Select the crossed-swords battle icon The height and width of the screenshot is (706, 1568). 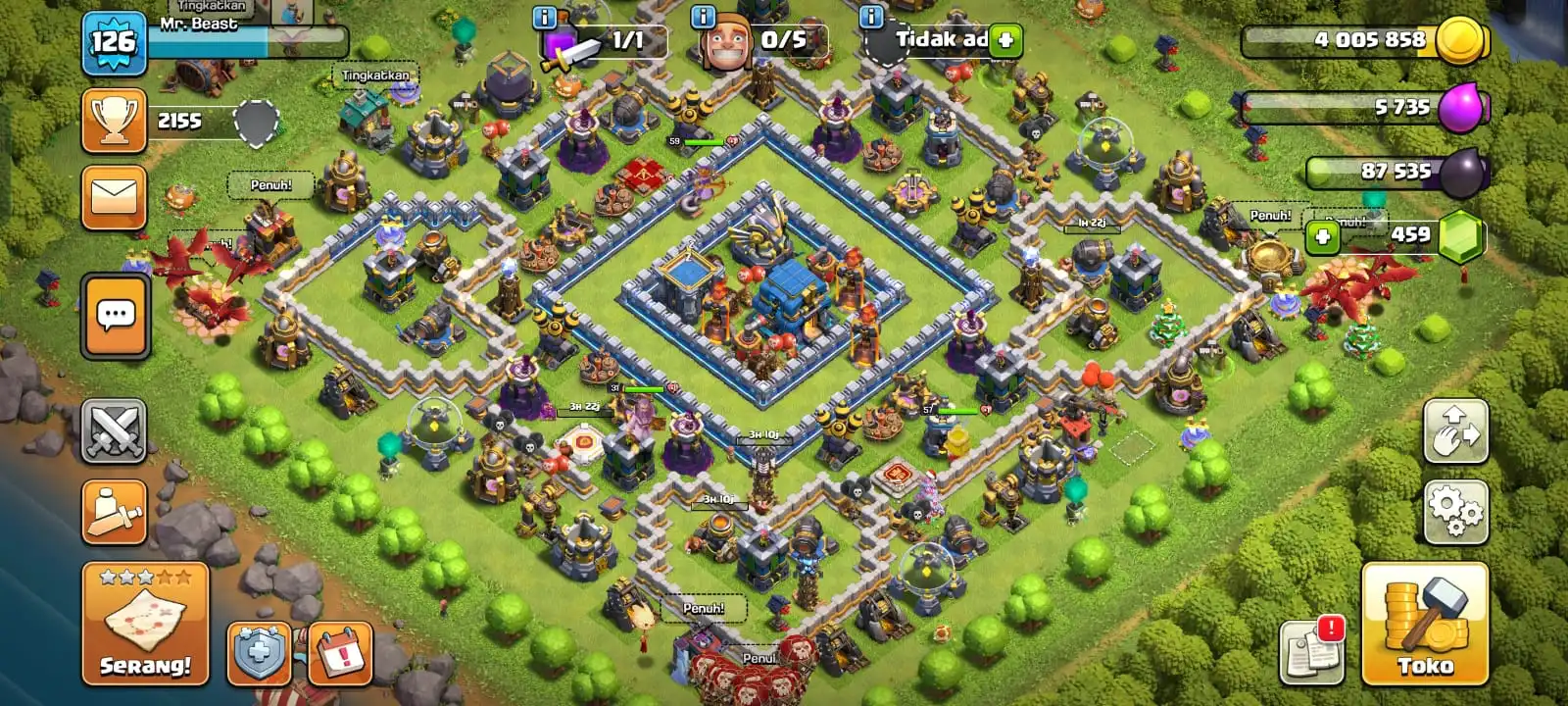(114, 429)
